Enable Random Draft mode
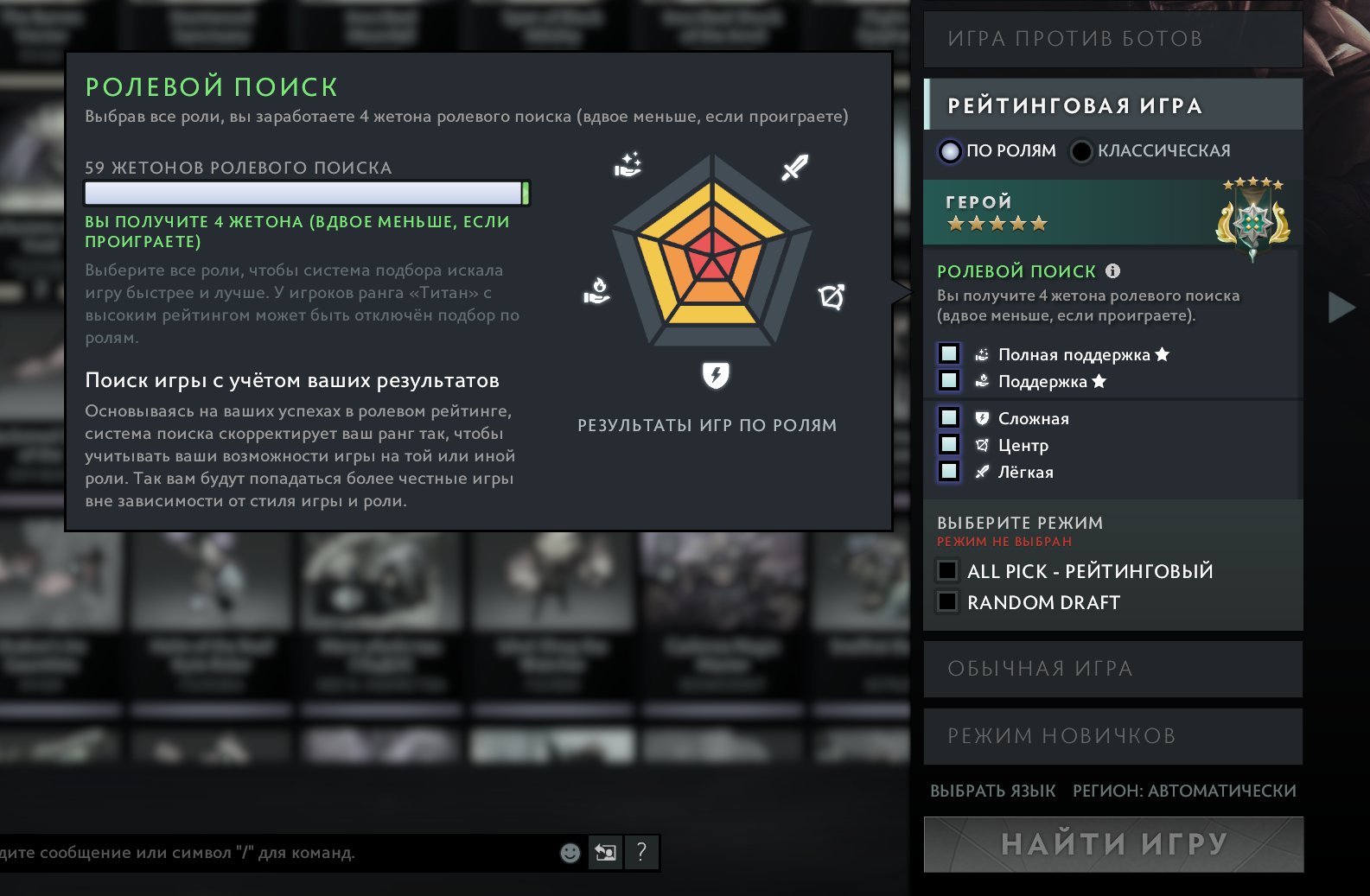The height and width of the screenshot is (896, 1370). [948, 602]
